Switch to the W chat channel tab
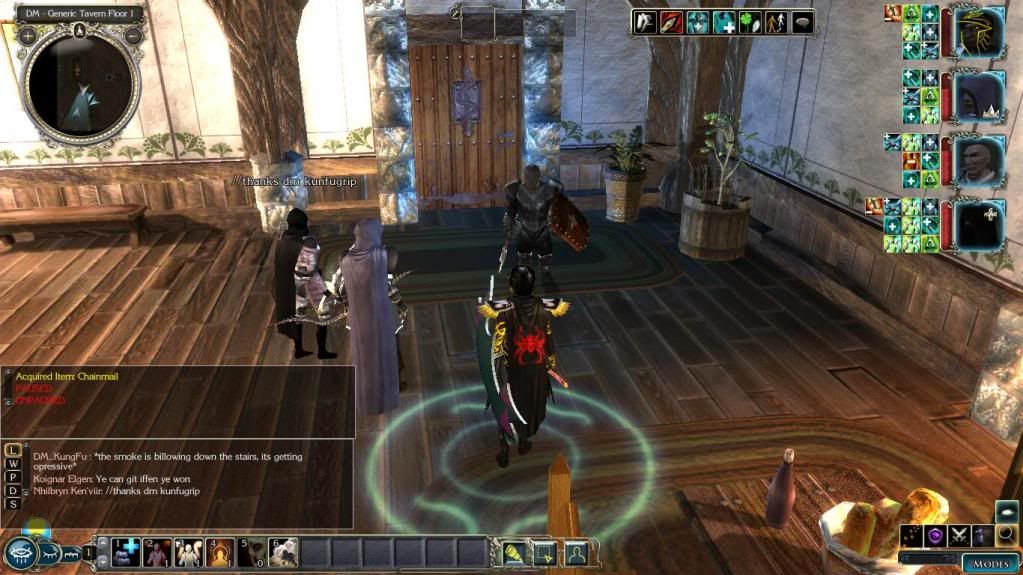The image size is (1023, 575). 13,464
